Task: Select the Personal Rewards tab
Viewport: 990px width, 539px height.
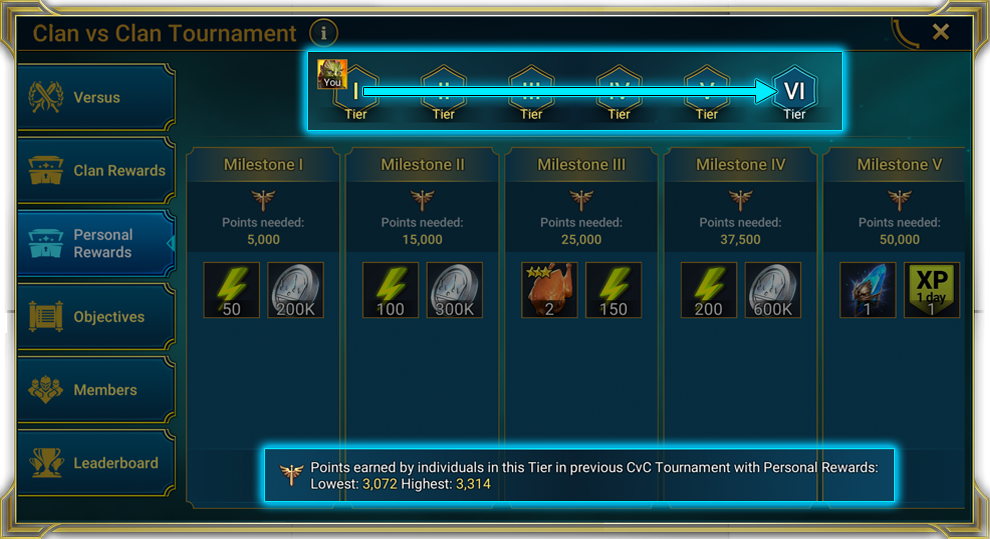Action: [95, 244]
